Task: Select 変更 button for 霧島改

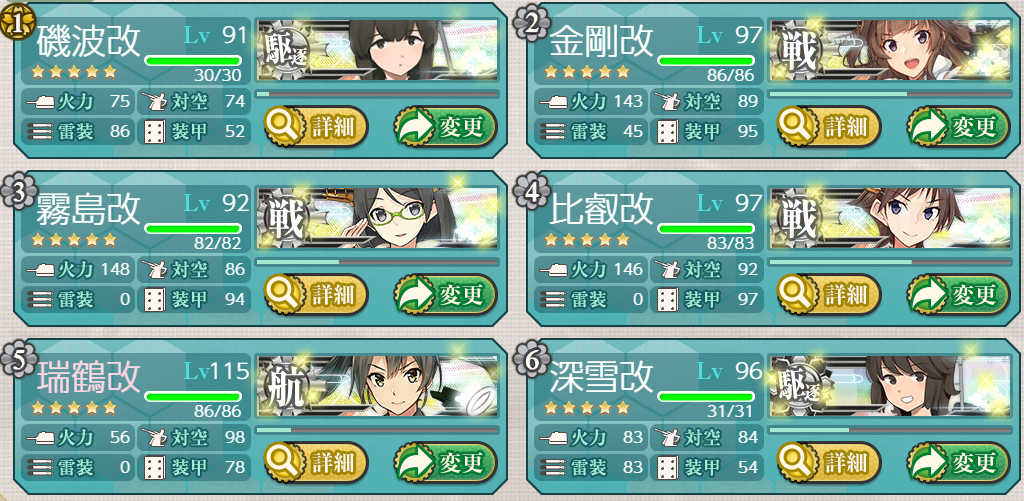Action: pyautogui.click(x=447, y=294)
